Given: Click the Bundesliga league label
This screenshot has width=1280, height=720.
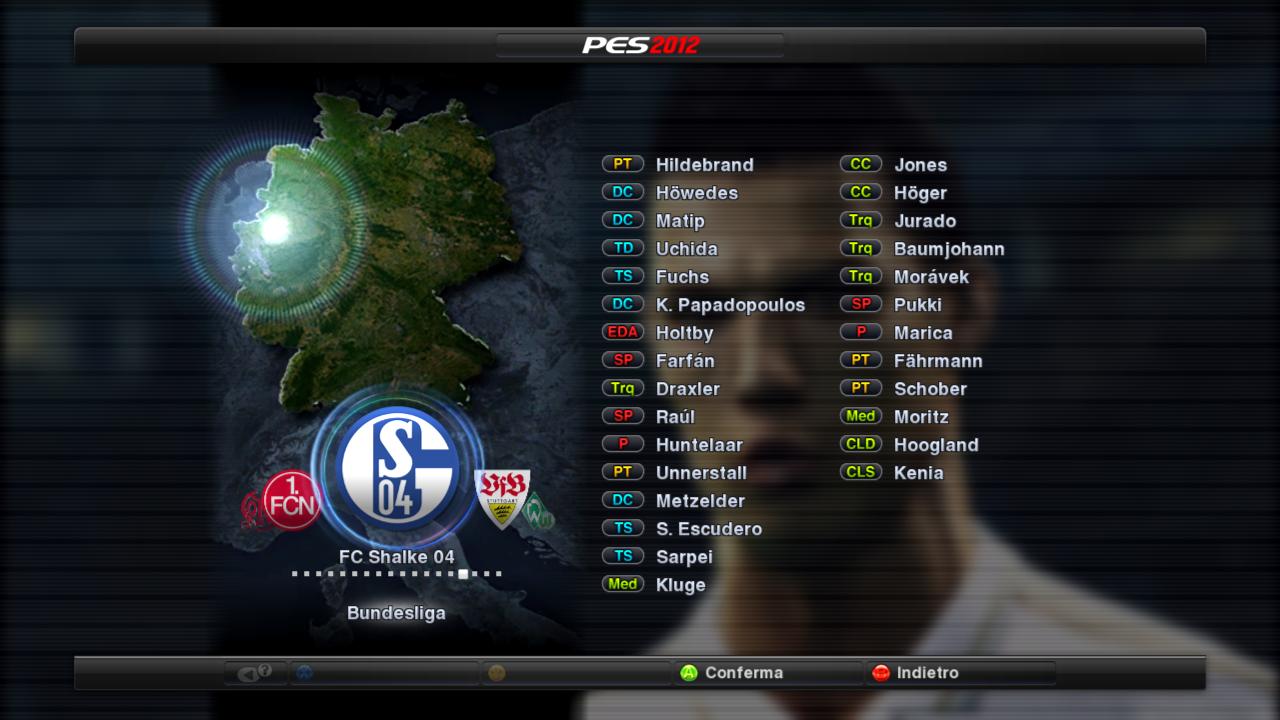Looking at the screenshot, I should pos(396,613).
